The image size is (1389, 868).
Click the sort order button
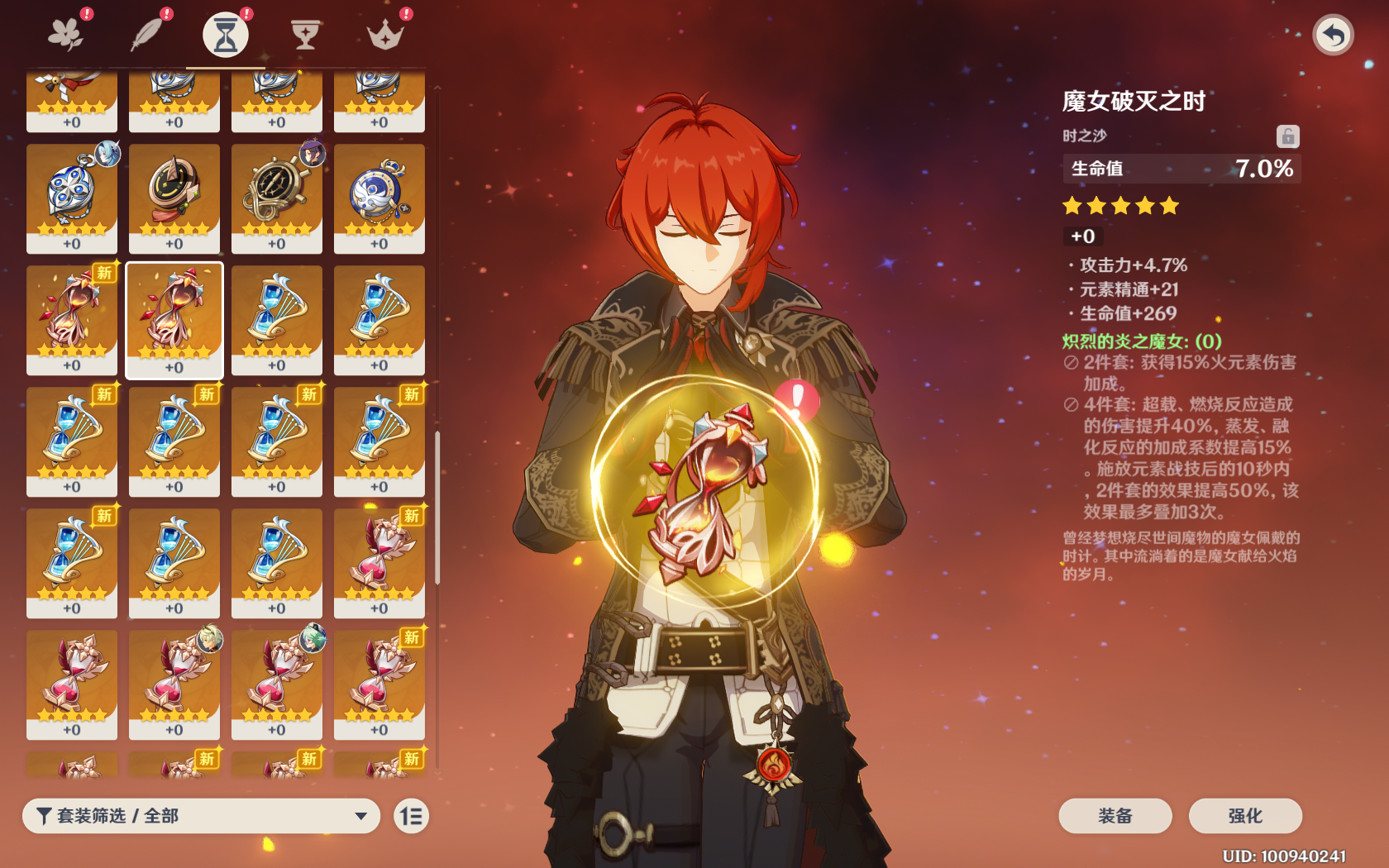coord(411,816)
